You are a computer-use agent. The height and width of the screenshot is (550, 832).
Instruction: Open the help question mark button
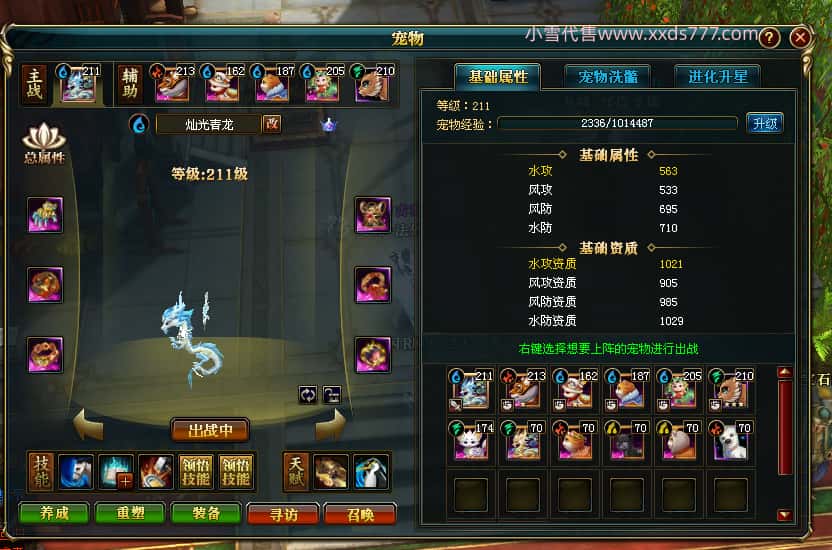tap(769, 38)
